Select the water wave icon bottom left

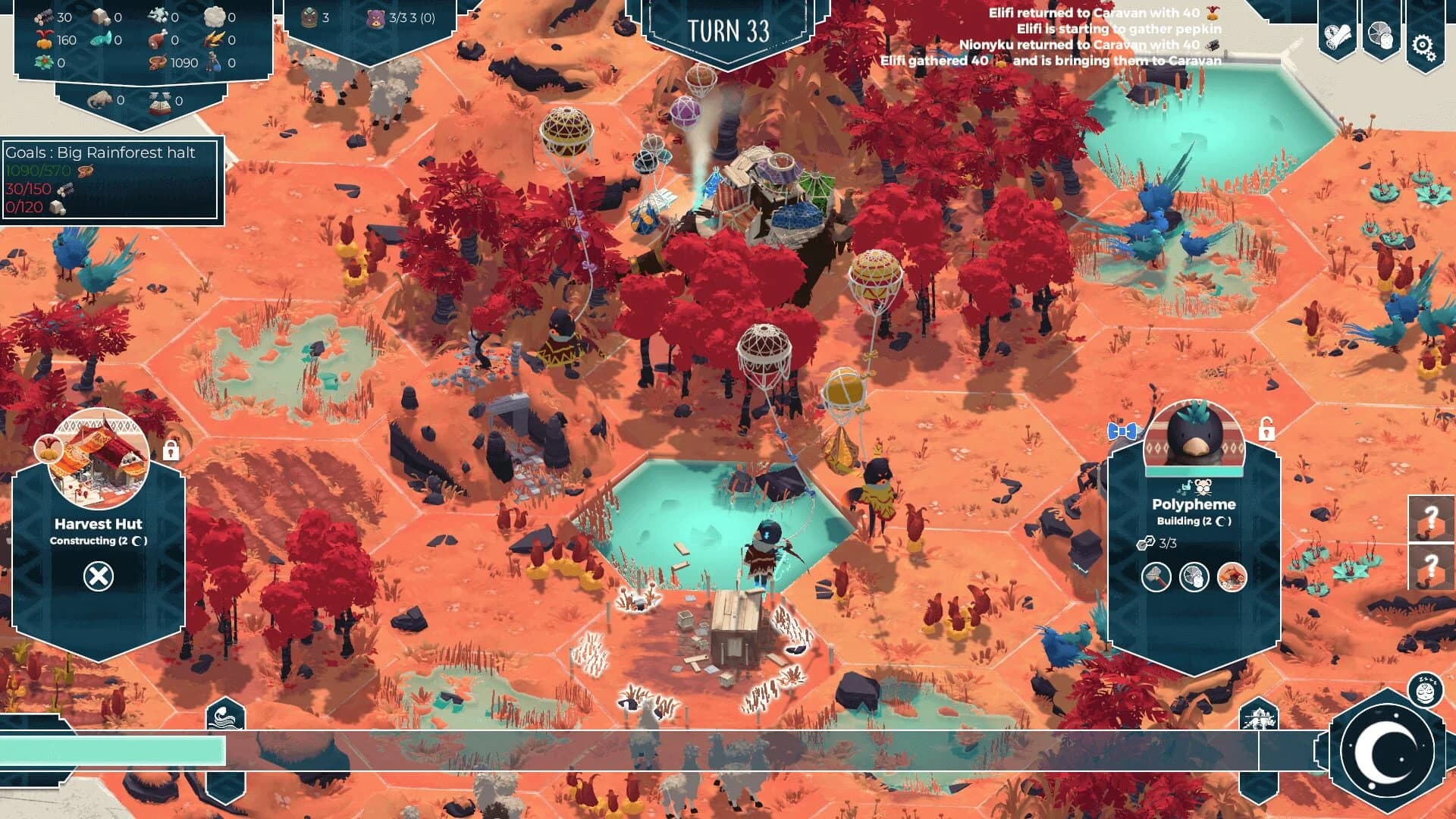(x=224, y=714)
